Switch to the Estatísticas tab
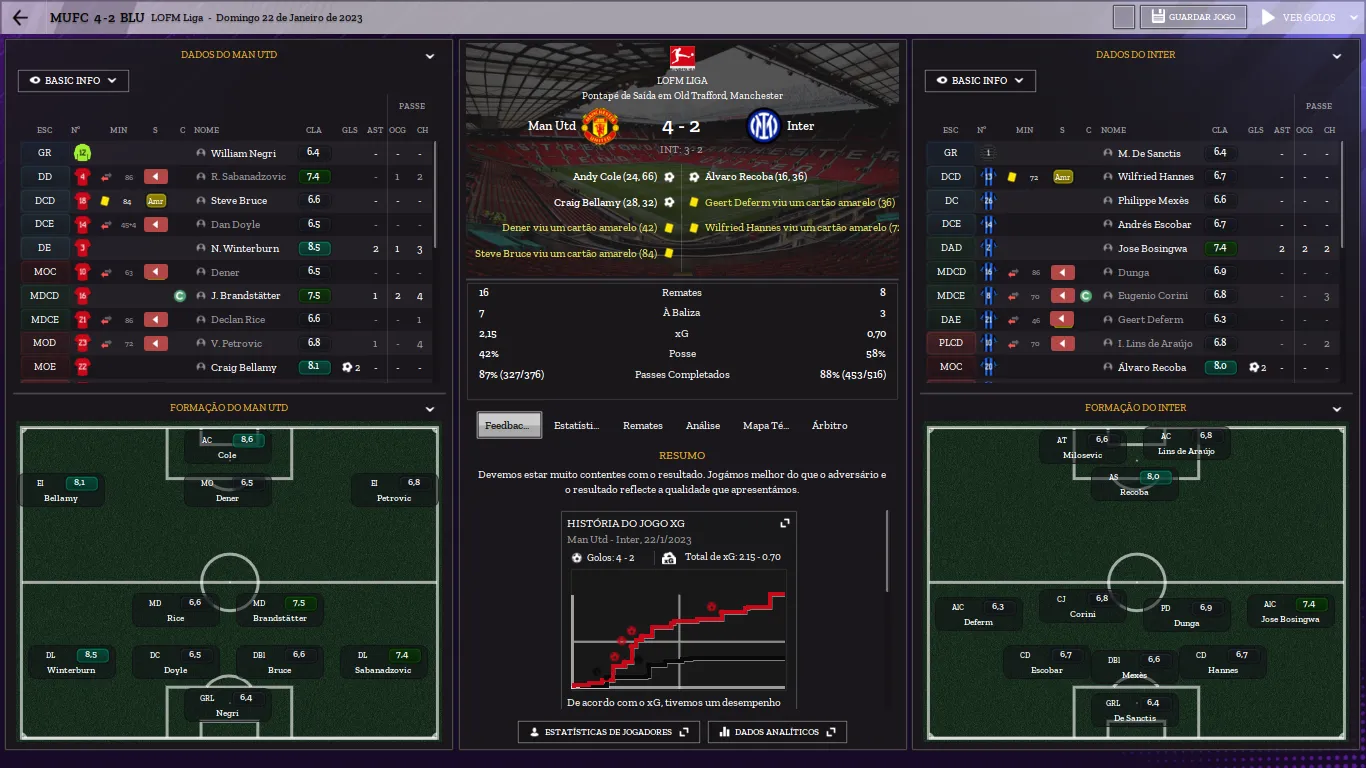Image resolution: width=1366 pixels, height=768 pixels. (577, 426)
